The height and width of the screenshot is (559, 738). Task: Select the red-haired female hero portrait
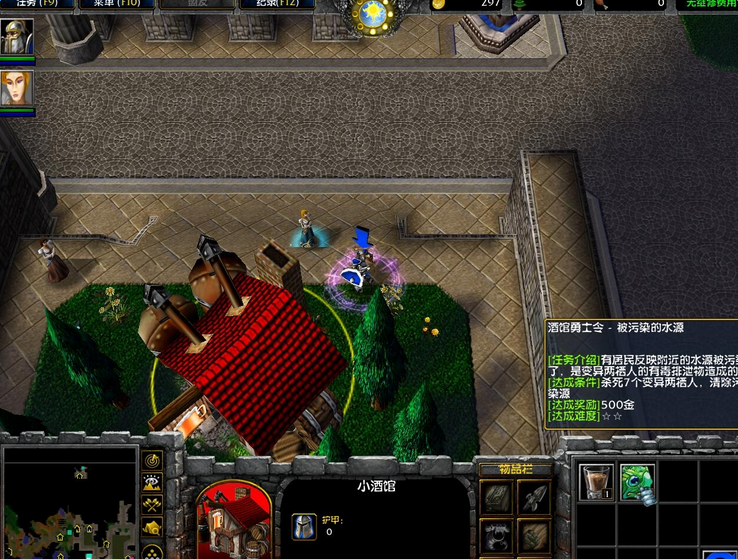(16, 88)
